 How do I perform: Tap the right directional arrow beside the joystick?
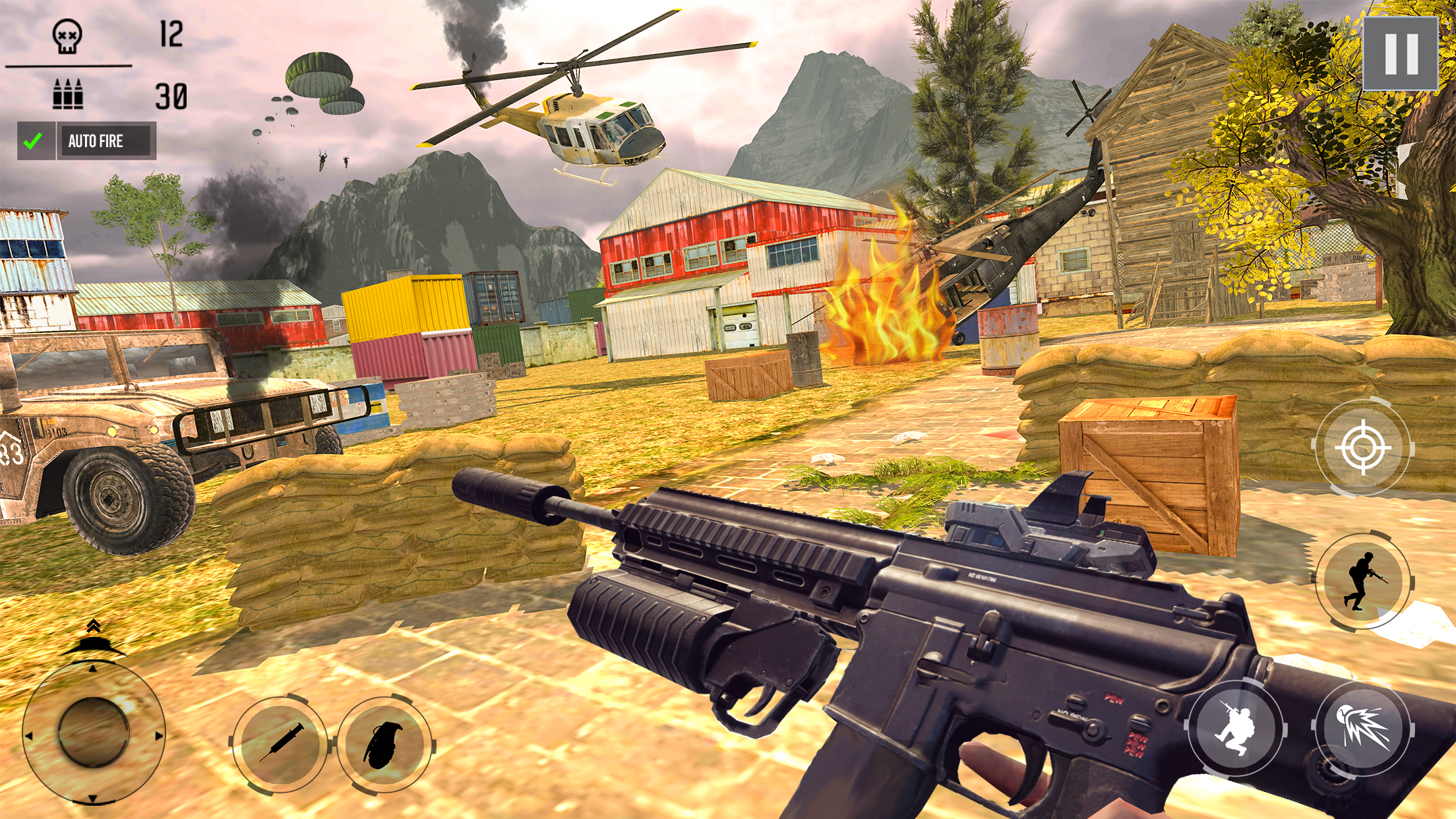click(x=158, y=736)
